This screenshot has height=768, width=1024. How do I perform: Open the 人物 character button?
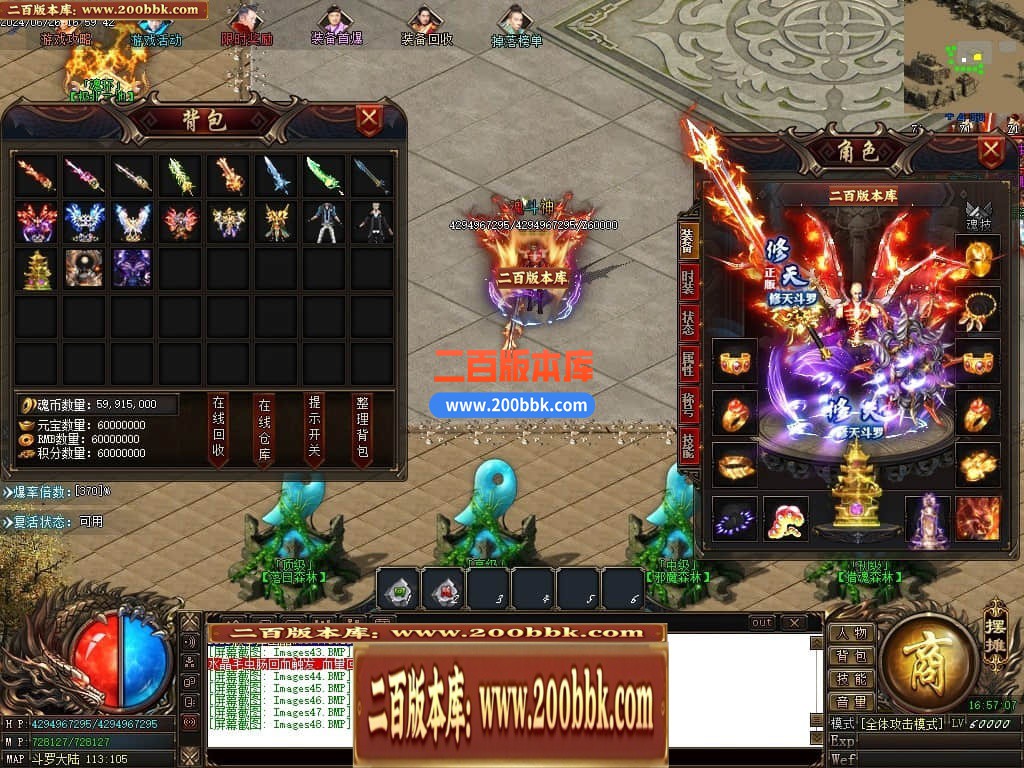tap(851, 633)
